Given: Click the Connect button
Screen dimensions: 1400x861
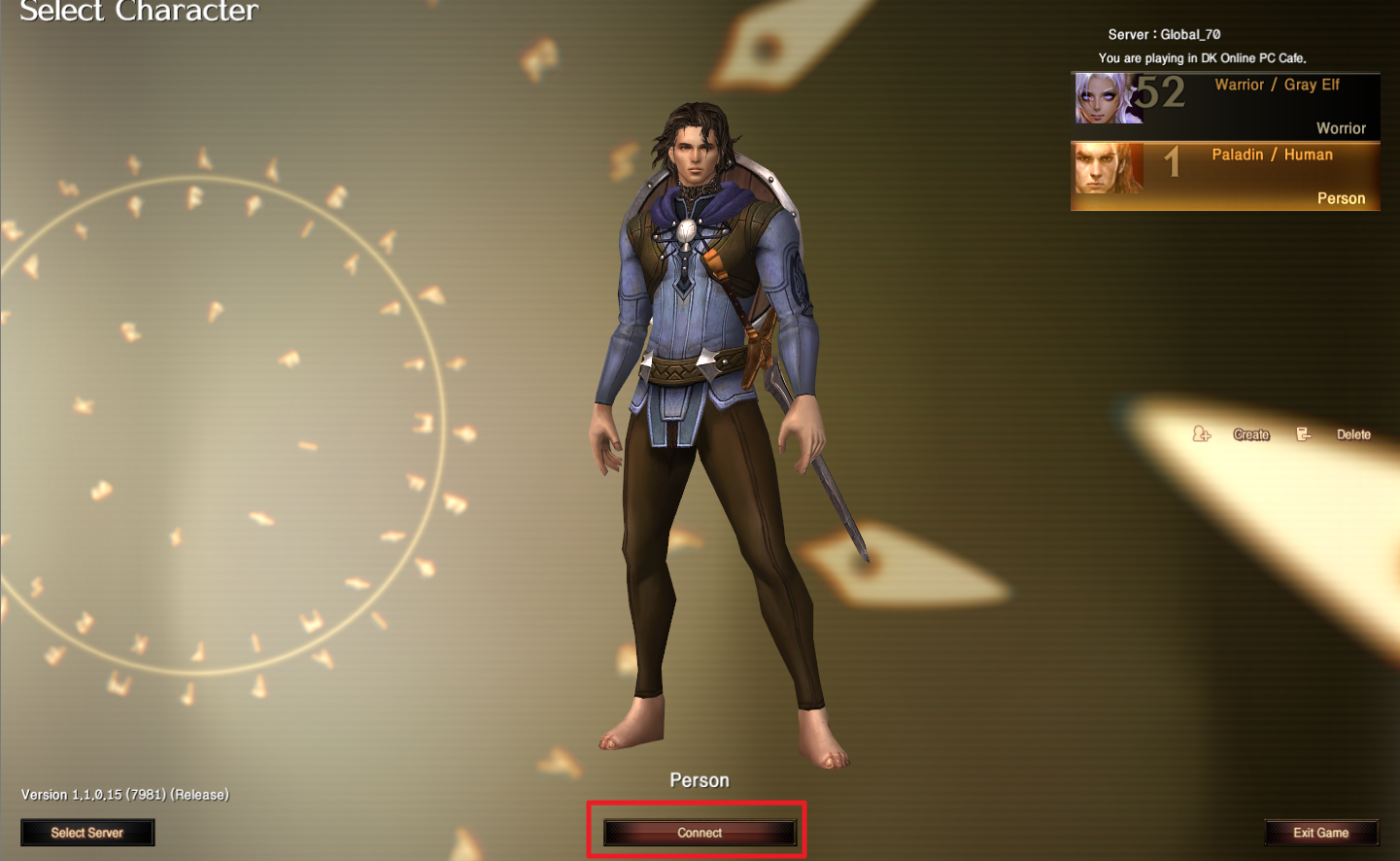Looking at the screenshot, I should click(x=700, y=833).
